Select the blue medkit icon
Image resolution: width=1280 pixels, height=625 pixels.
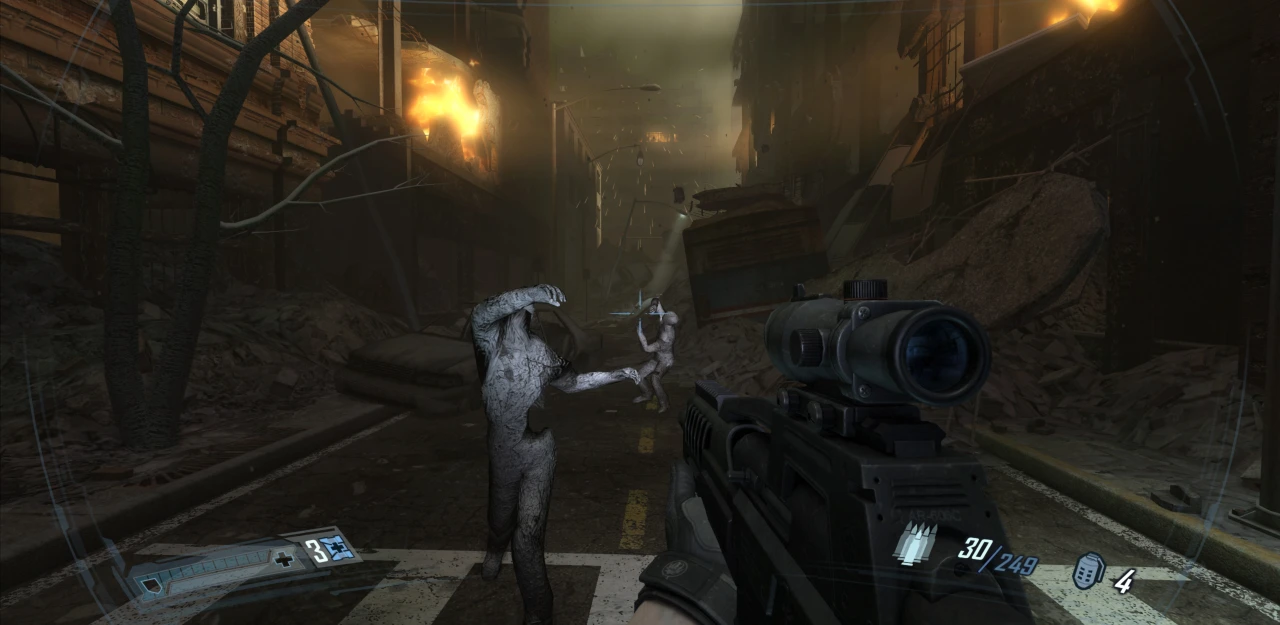pyautogui.click(x=338, y=547)
